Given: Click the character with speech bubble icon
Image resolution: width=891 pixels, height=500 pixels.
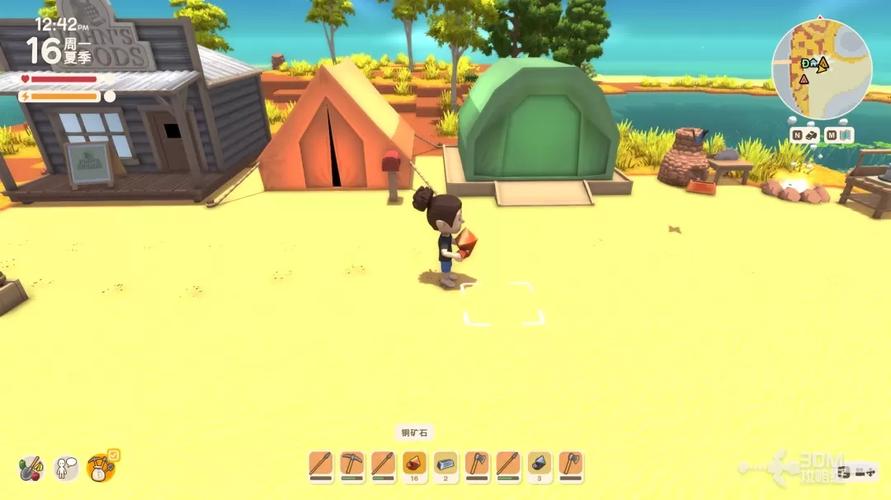Looking at the screenshot, I should coord(66,467).
